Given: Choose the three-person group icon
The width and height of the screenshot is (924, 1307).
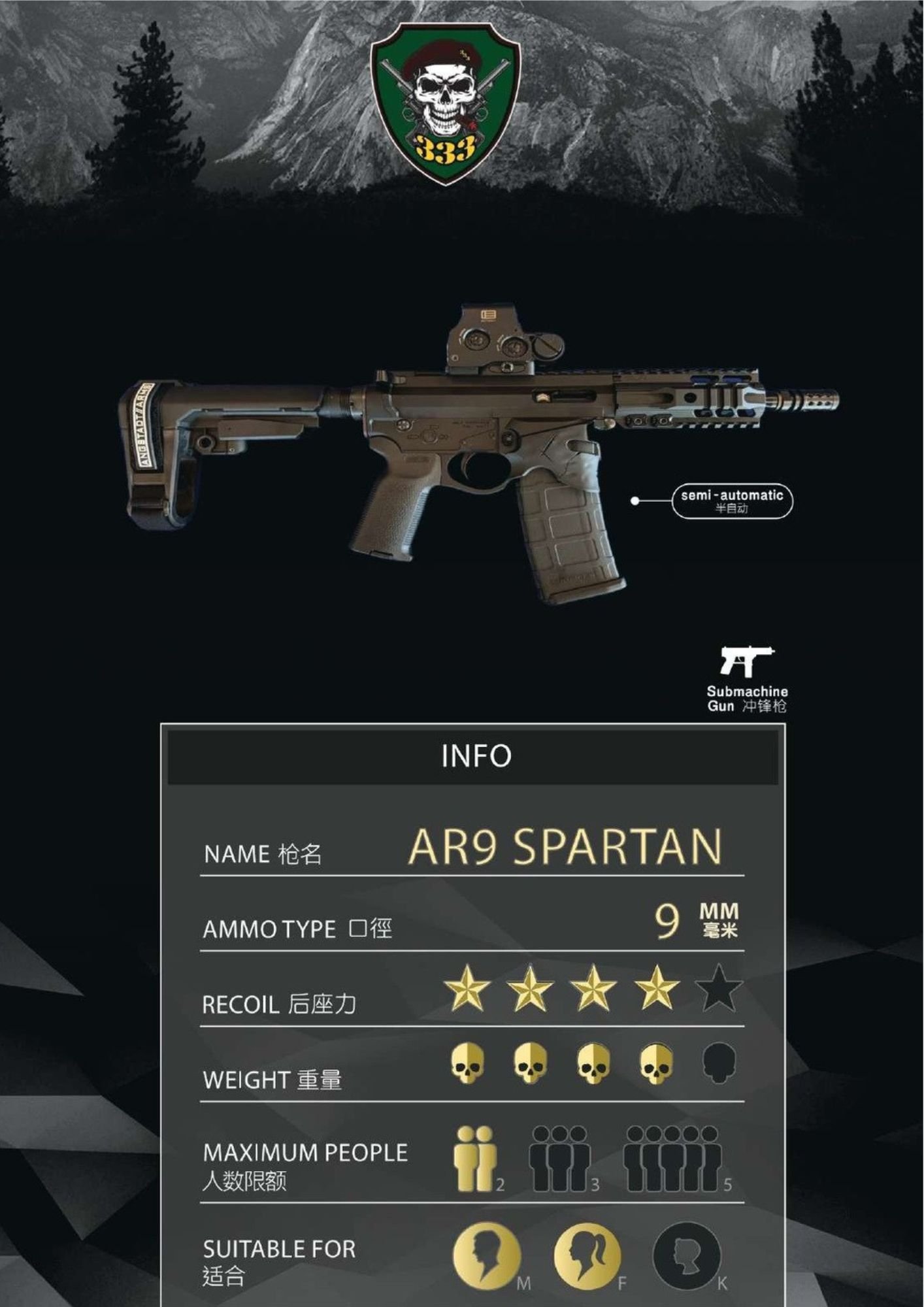Looking at the screenshot, I should (x=559, y=1159).
